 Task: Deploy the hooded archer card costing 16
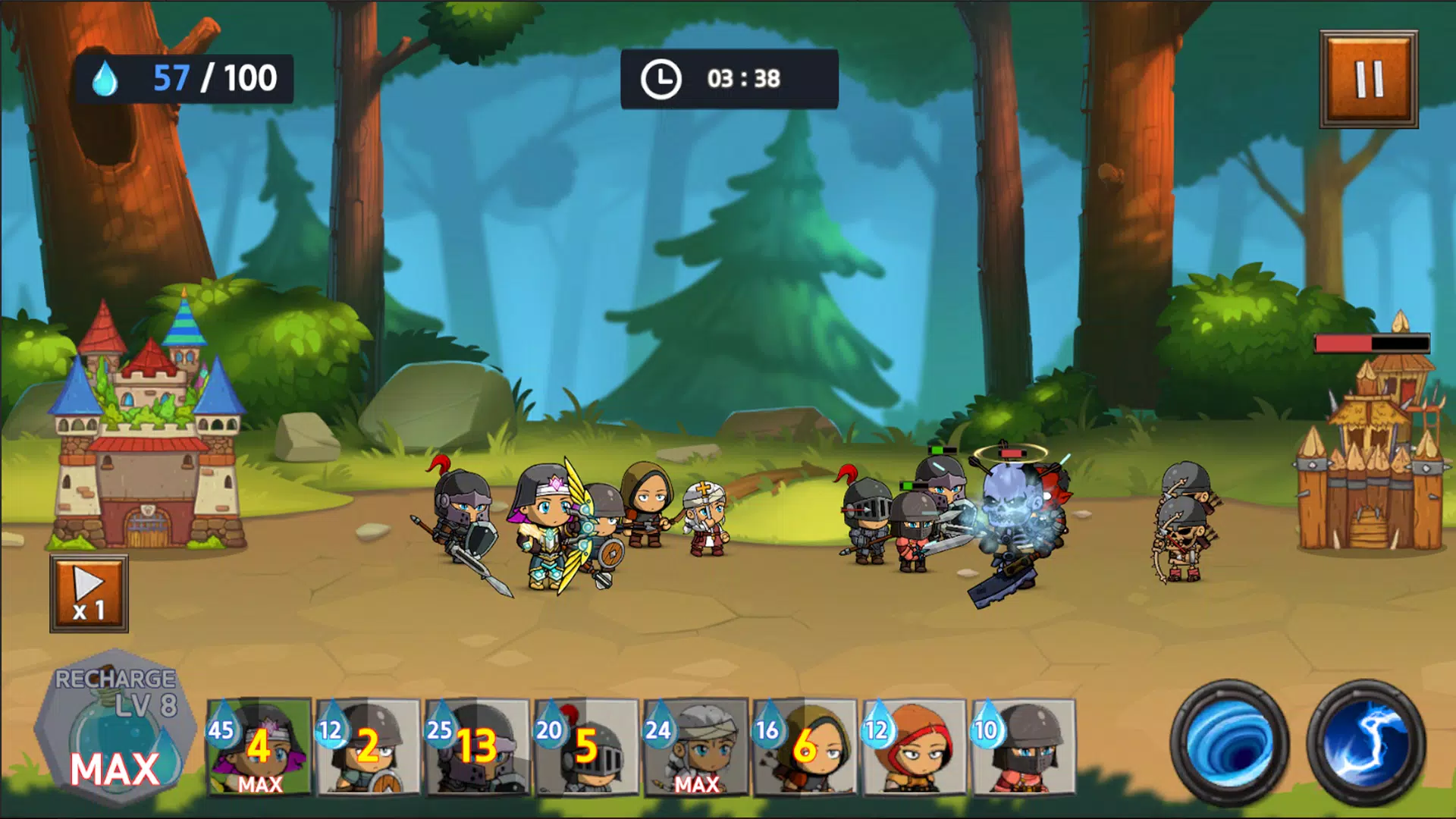click(x=805, y=747)
